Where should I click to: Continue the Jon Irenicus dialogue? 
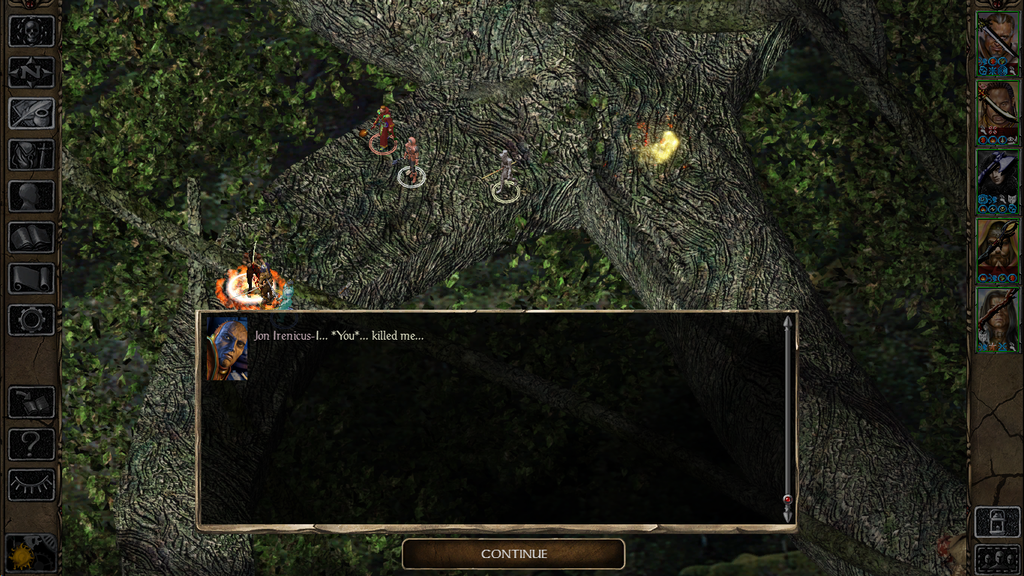tap(513, 554)
